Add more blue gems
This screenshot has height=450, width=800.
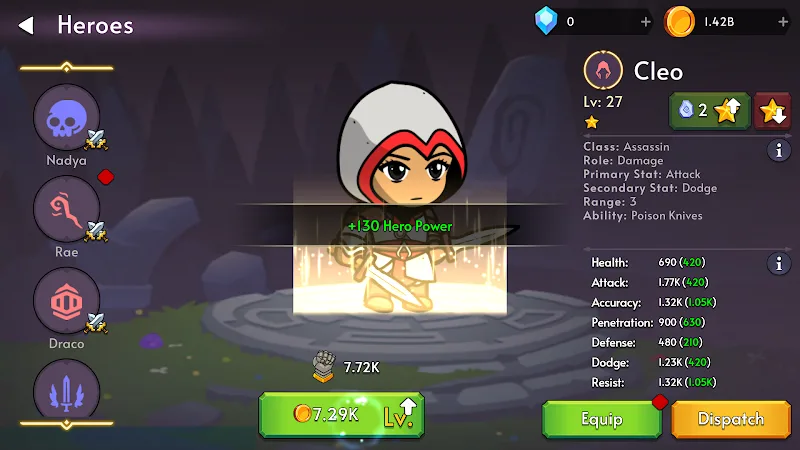pyautogui.click(x=645, y=21)
